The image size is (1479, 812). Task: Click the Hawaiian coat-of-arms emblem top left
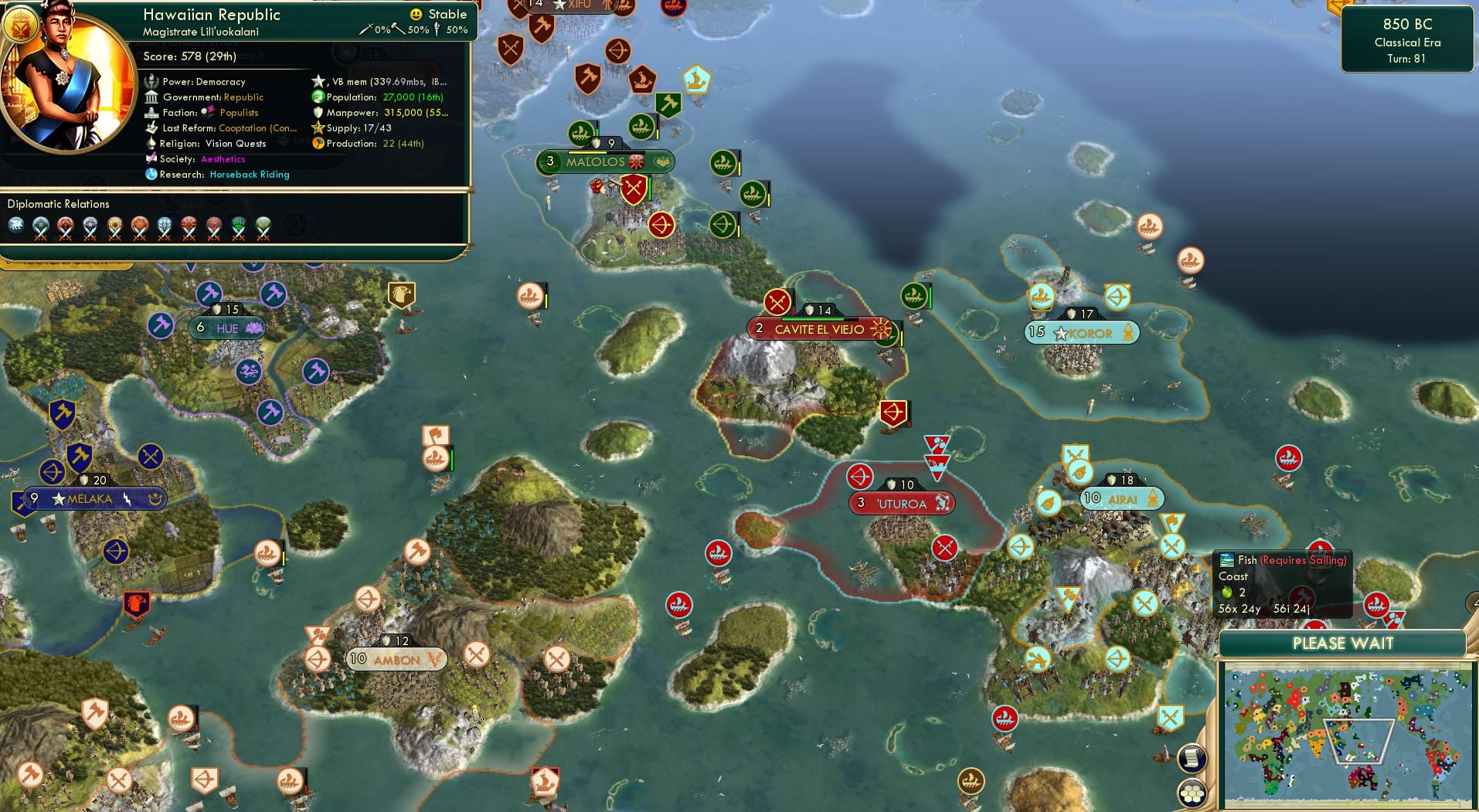(21, 25)
